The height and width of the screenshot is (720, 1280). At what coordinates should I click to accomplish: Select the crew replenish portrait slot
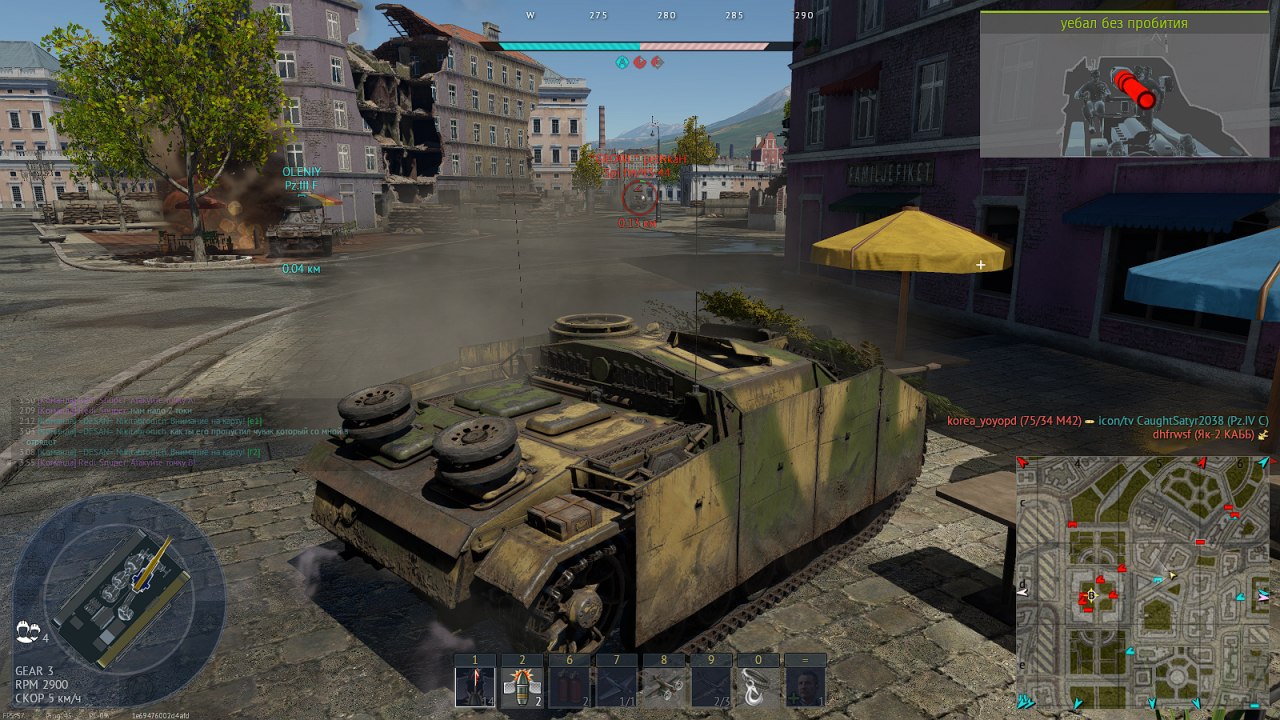pos(805,687)
